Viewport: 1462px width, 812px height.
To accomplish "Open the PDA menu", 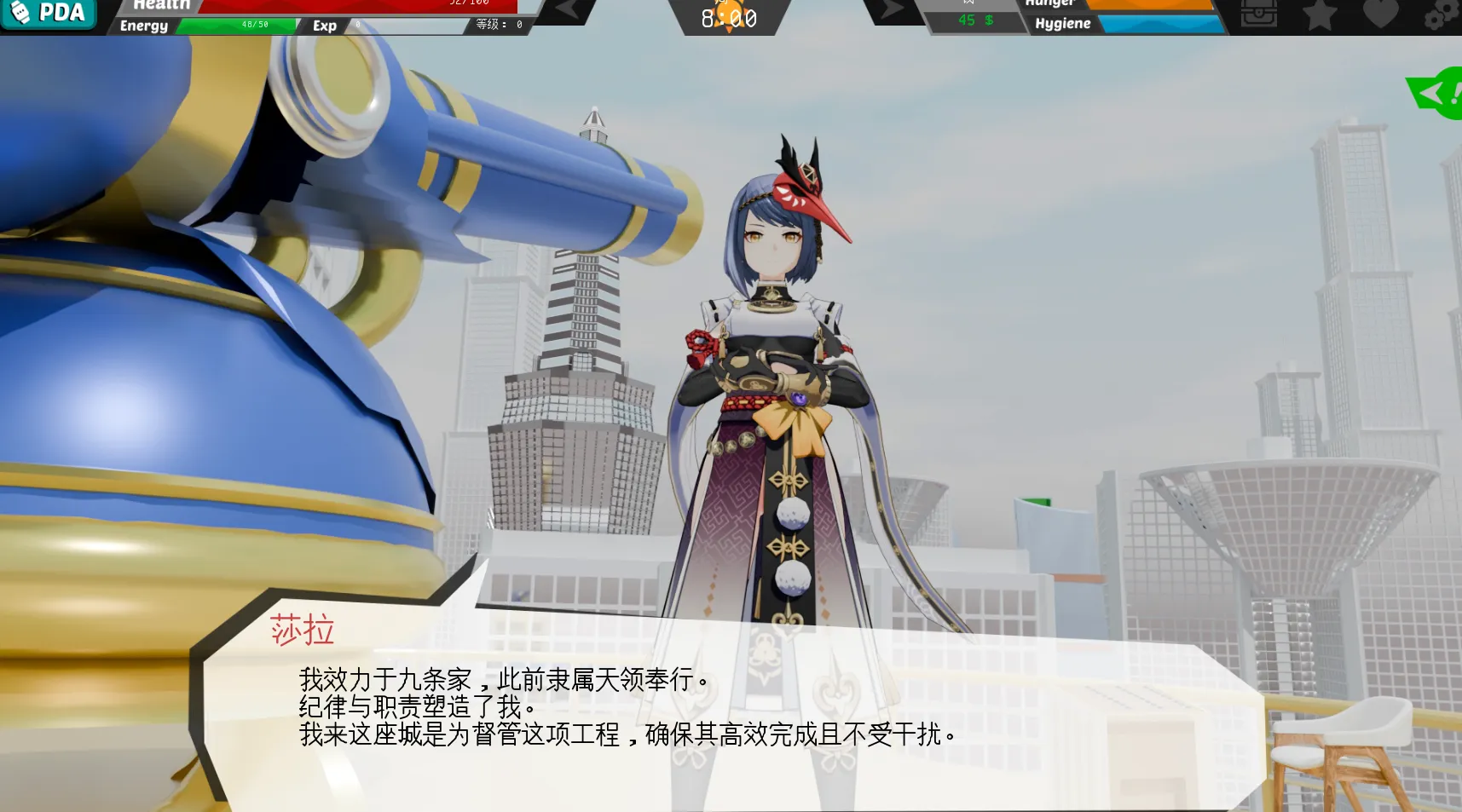I will coord(49,13).
